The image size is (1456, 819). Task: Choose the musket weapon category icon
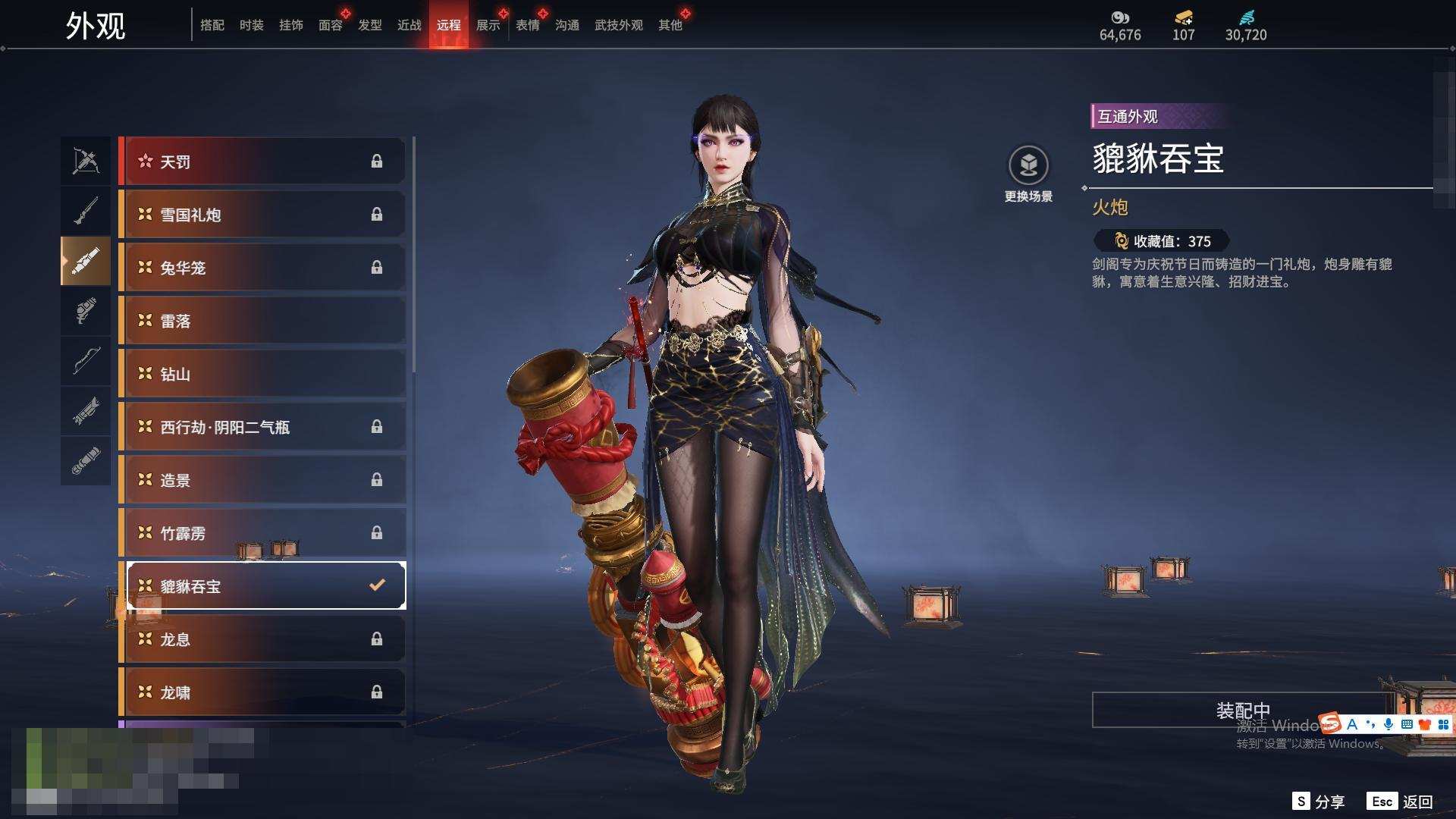86,211
